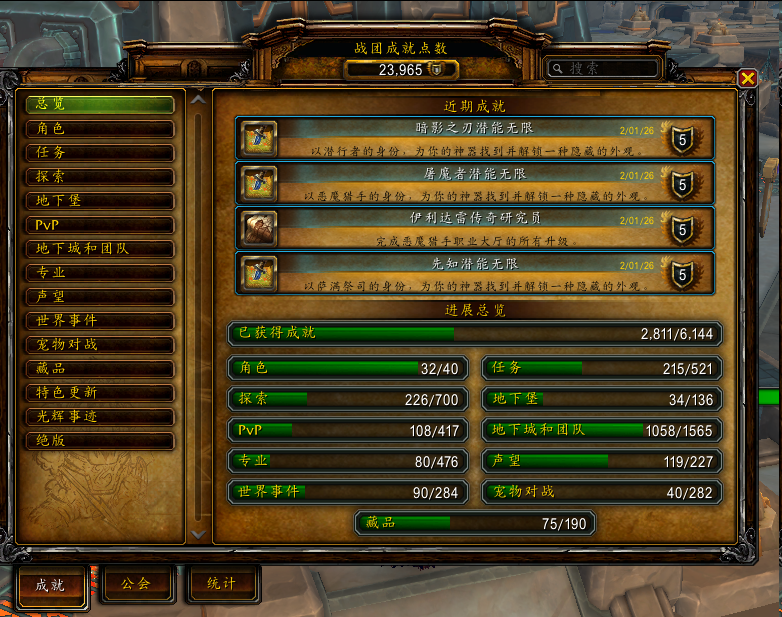Open the 伊利达雷传奇研究员 achievement entry
782x617 pixels.
pyautogui.click(x=475, y=227)
